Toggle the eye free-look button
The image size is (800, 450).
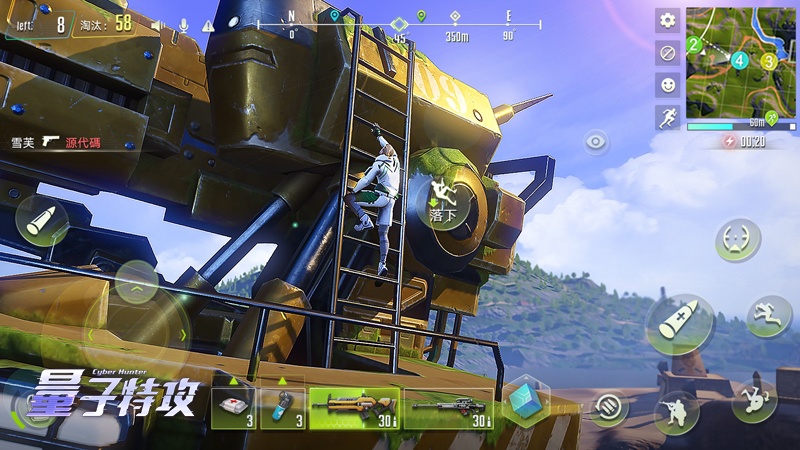pos(597,142)
